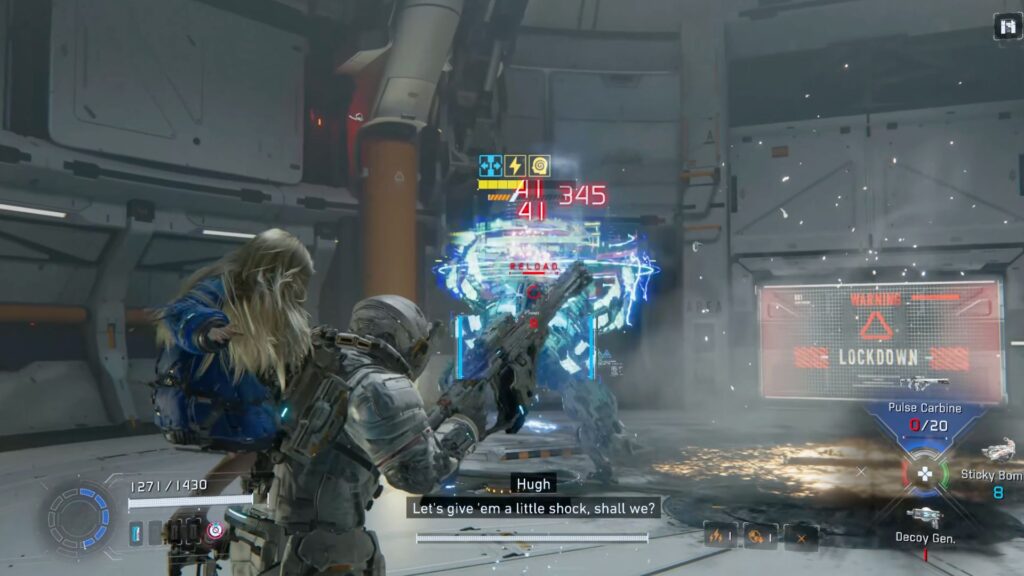This screenshot has width=1024, height=576.
Task: Activate the orange lightning bolt item slot
Action: 720,536
